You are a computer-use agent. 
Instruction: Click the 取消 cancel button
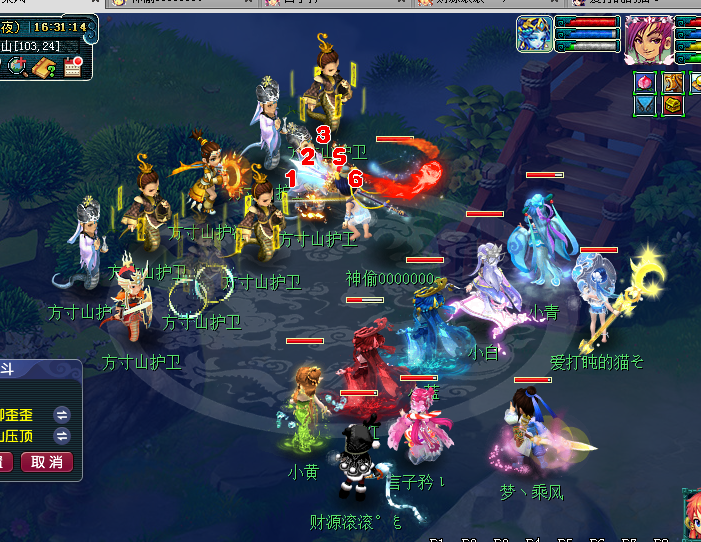click(x=47, y=461)
